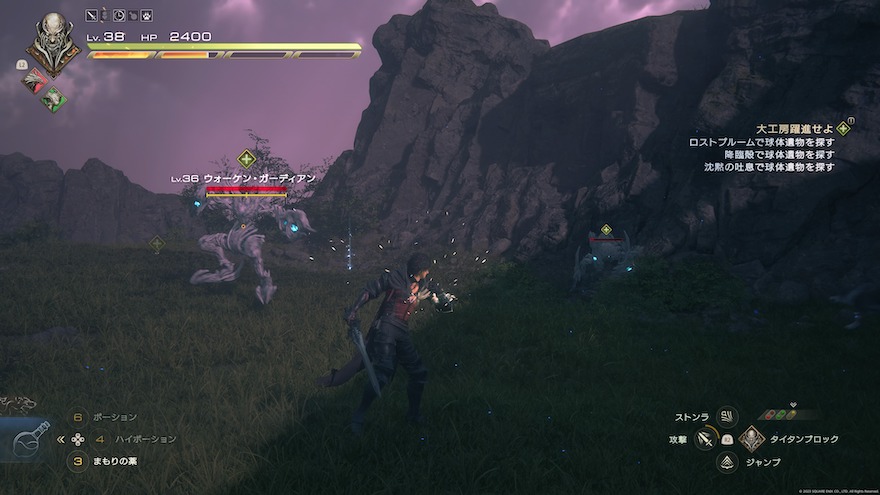The image size is (880, 495).
Task: Click the paw print status icon
Action: [146, 15]
